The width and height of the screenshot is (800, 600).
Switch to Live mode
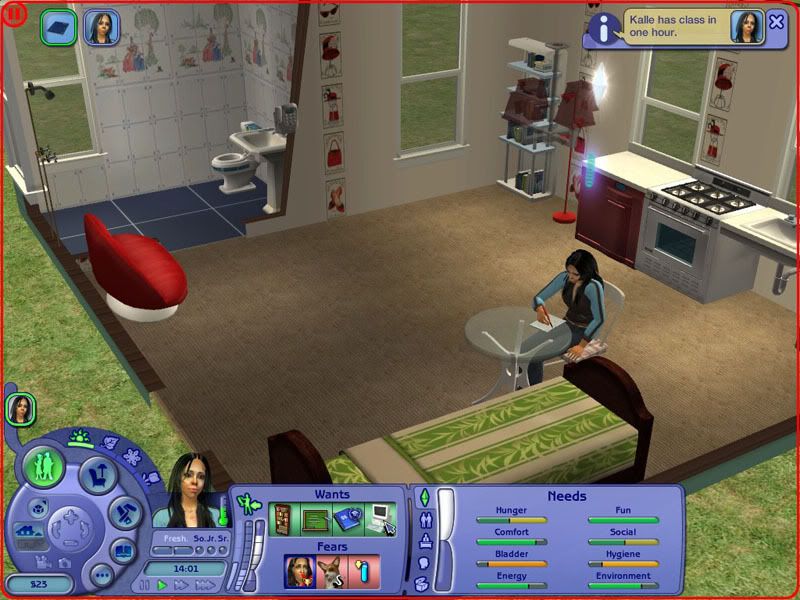[x=45, y=467]
